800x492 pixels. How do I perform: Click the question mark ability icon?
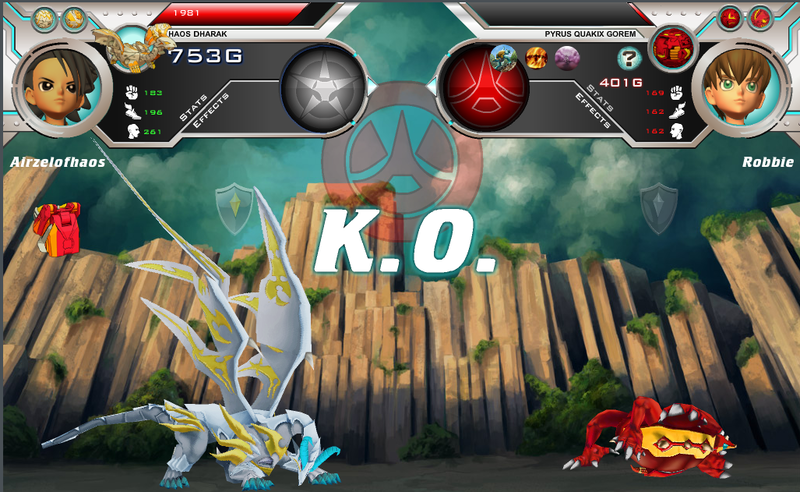tap(629, 57)
